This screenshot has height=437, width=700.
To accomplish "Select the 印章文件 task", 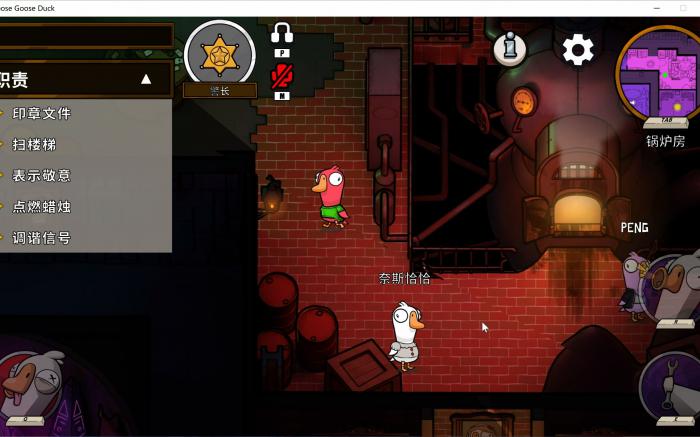I will pos(42,113).
